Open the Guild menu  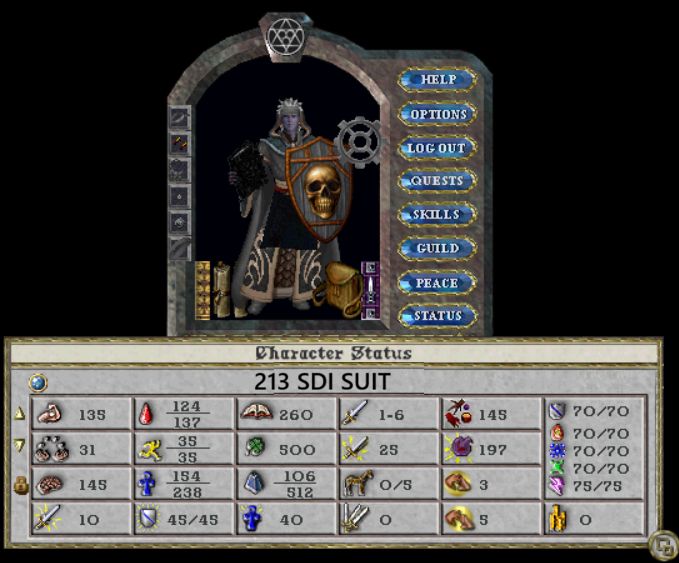437,248
